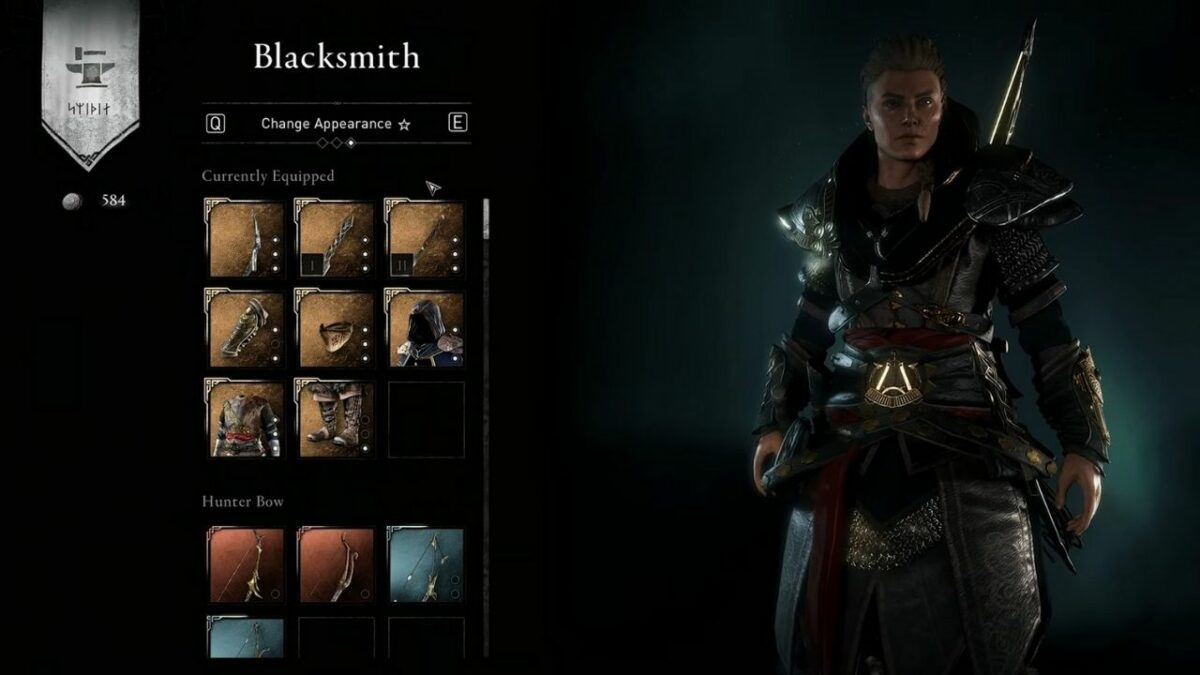Select the equipped bow slot
1200x675 pixels.
(246, 239)
